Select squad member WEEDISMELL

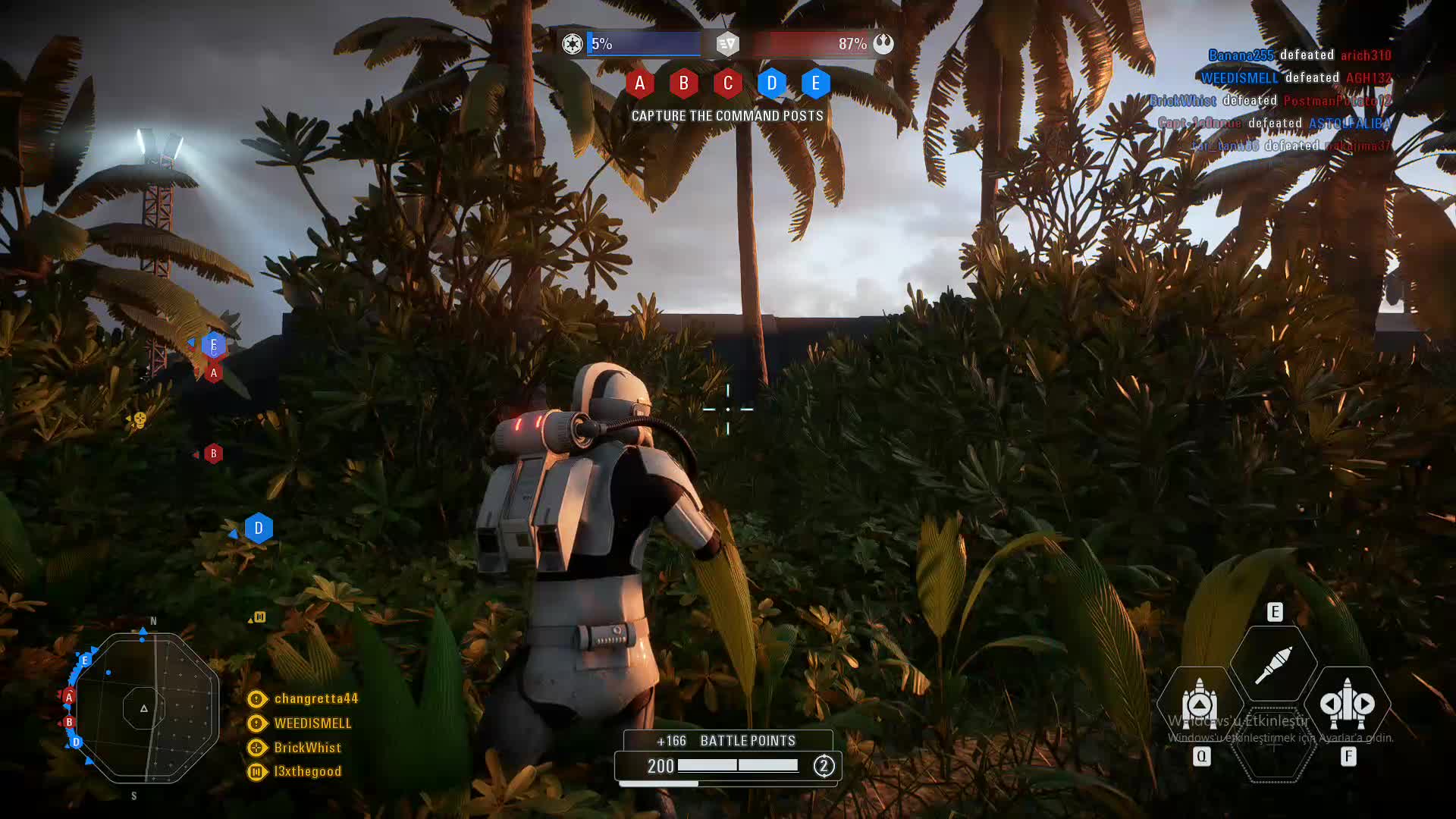pos(312,723)
